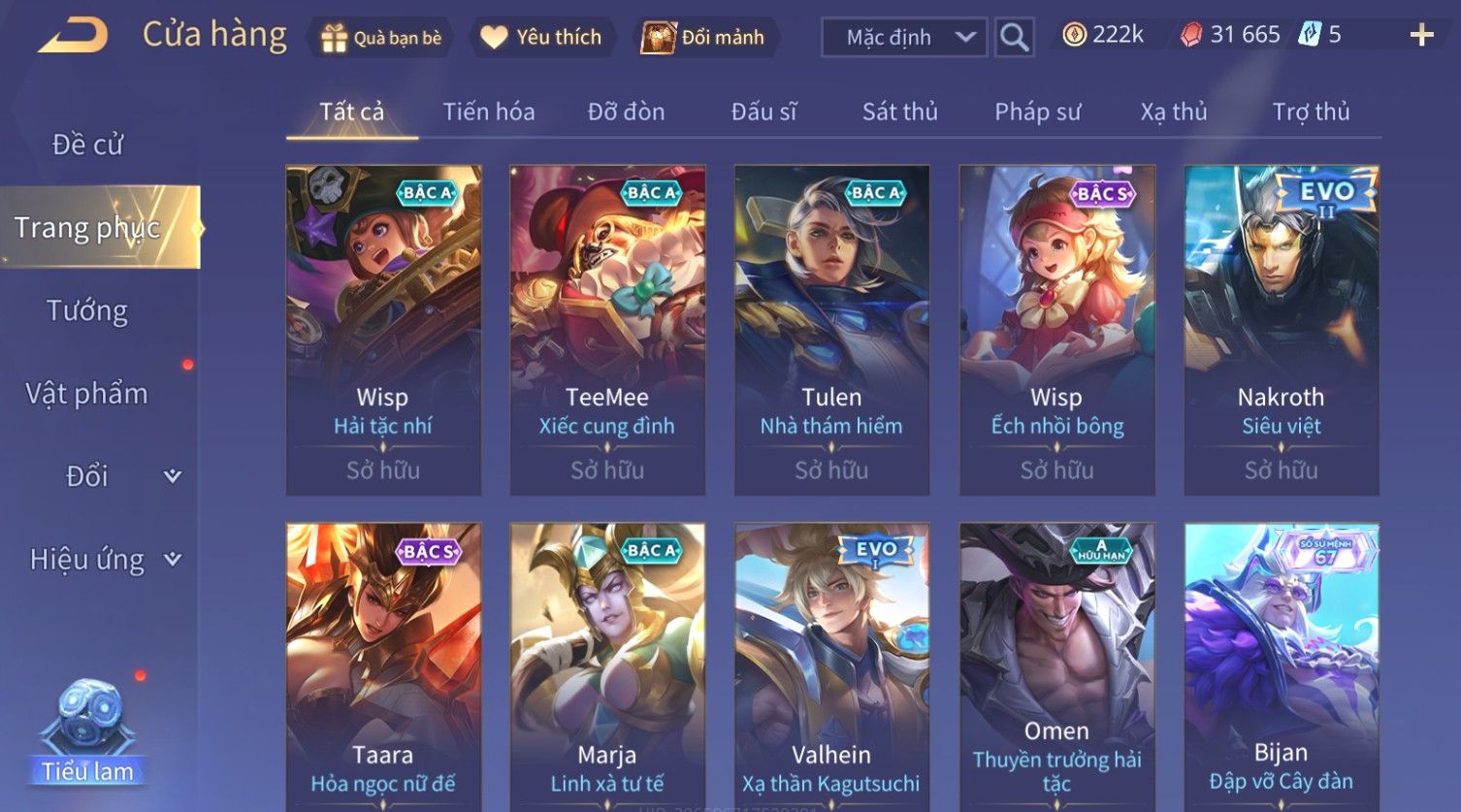The image size is (1461, 812).
Task: Select the Pháp sư tab
Action: [x=1037, y=113]
